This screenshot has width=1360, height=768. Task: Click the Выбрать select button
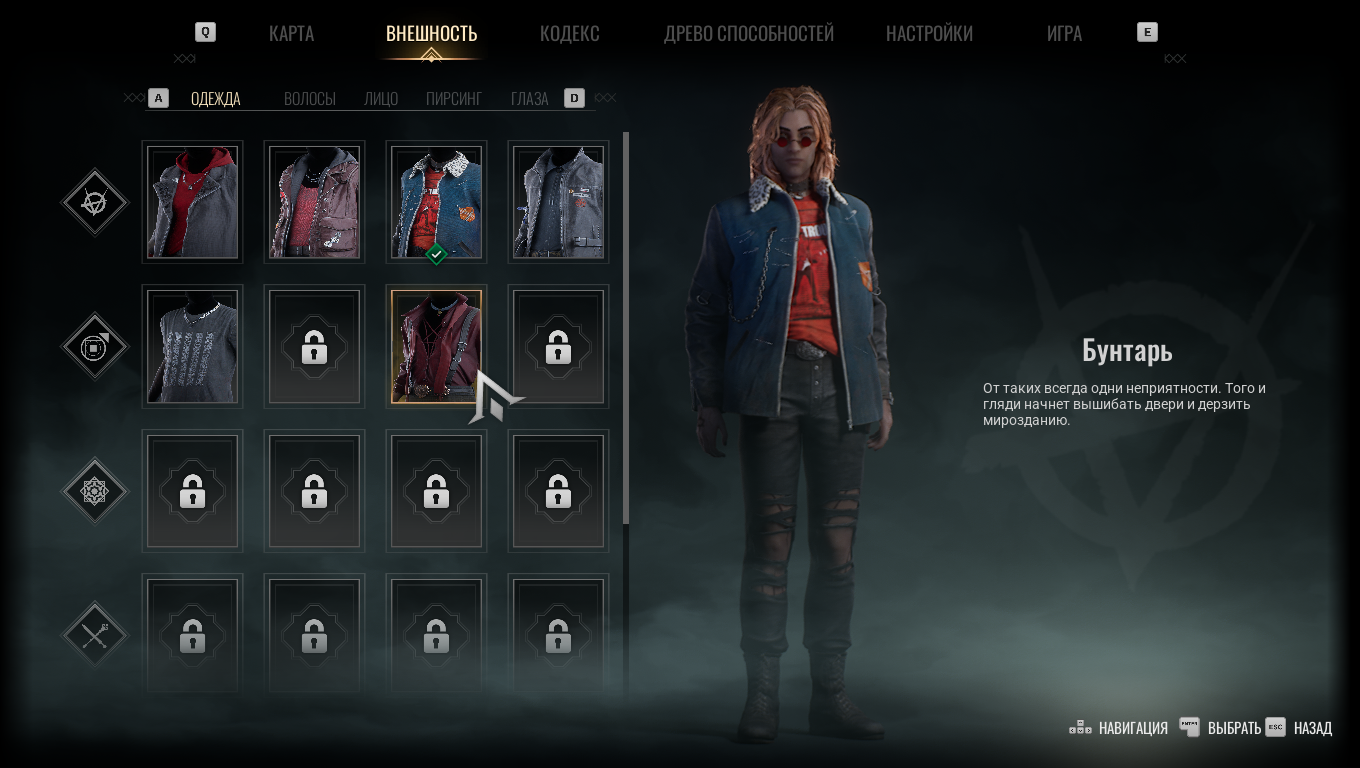pos(1221,728)
